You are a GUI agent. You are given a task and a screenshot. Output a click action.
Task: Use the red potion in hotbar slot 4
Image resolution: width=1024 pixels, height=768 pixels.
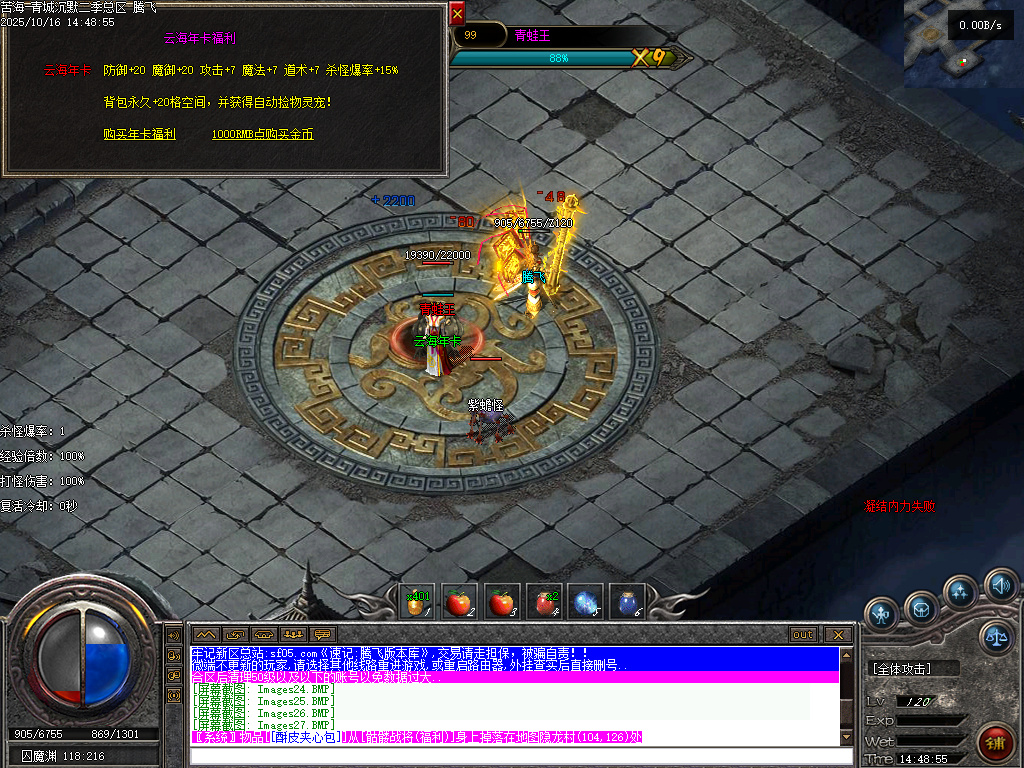[x=543, y=603]
